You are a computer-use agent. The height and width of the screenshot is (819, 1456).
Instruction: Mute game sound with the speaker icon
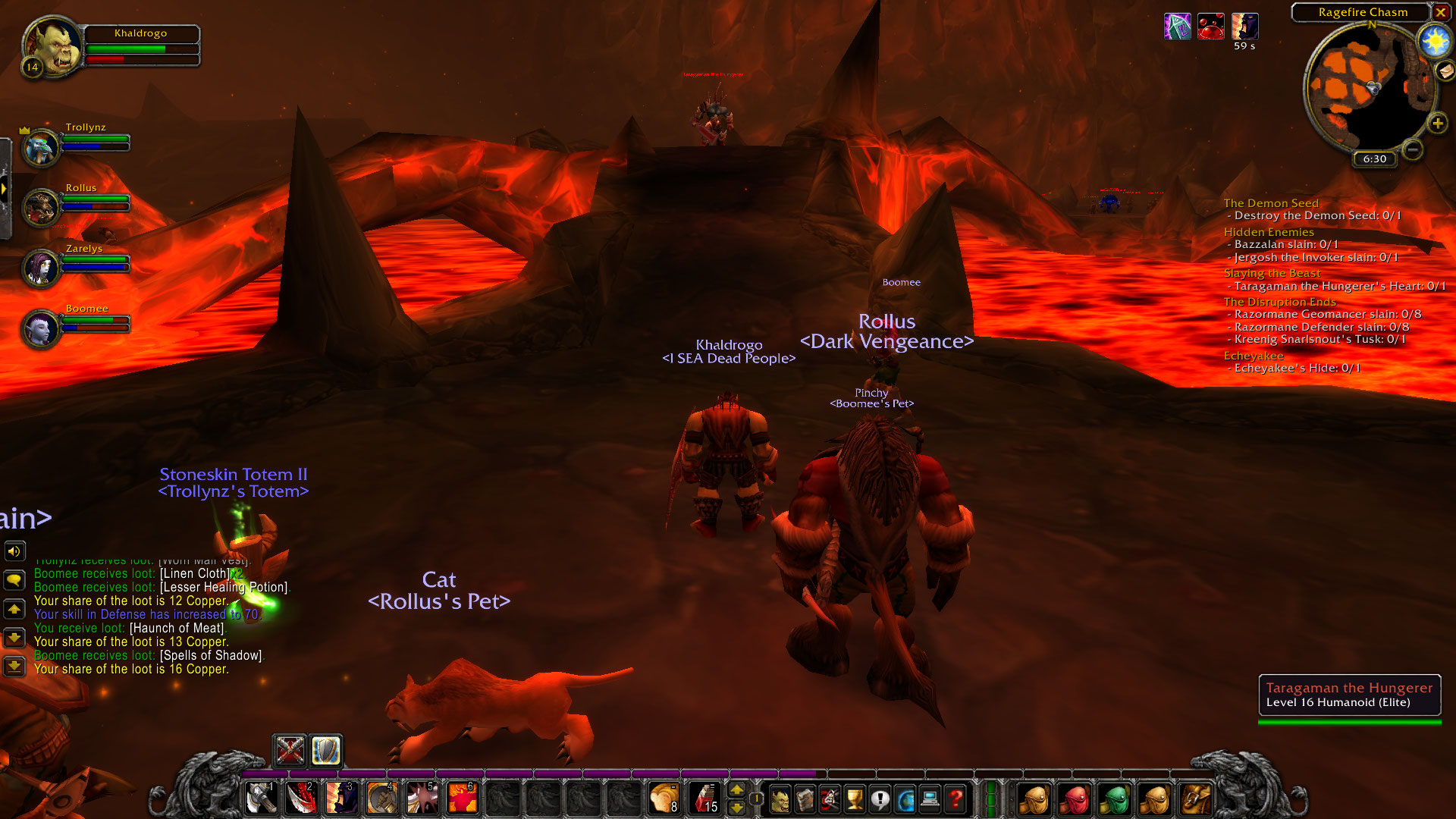[15, 551]
